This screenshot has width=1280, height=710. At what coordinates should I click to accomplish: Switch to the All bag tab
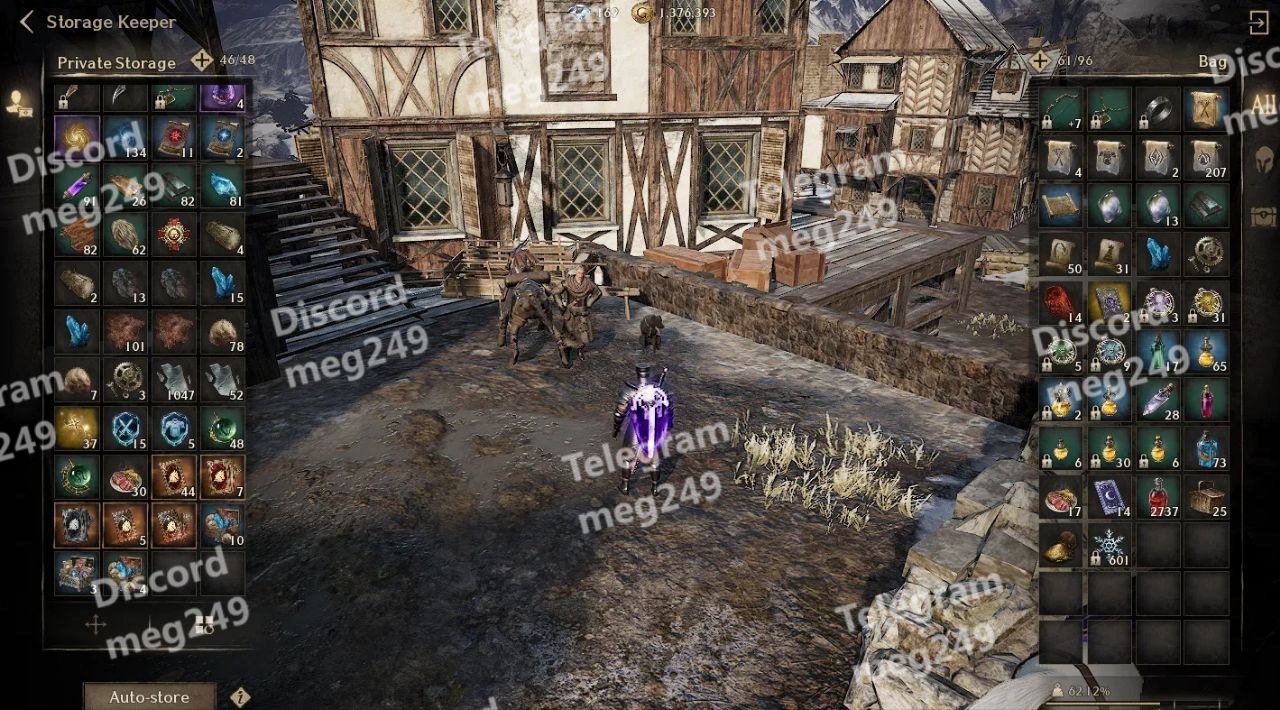click(x=1263, y=106)
